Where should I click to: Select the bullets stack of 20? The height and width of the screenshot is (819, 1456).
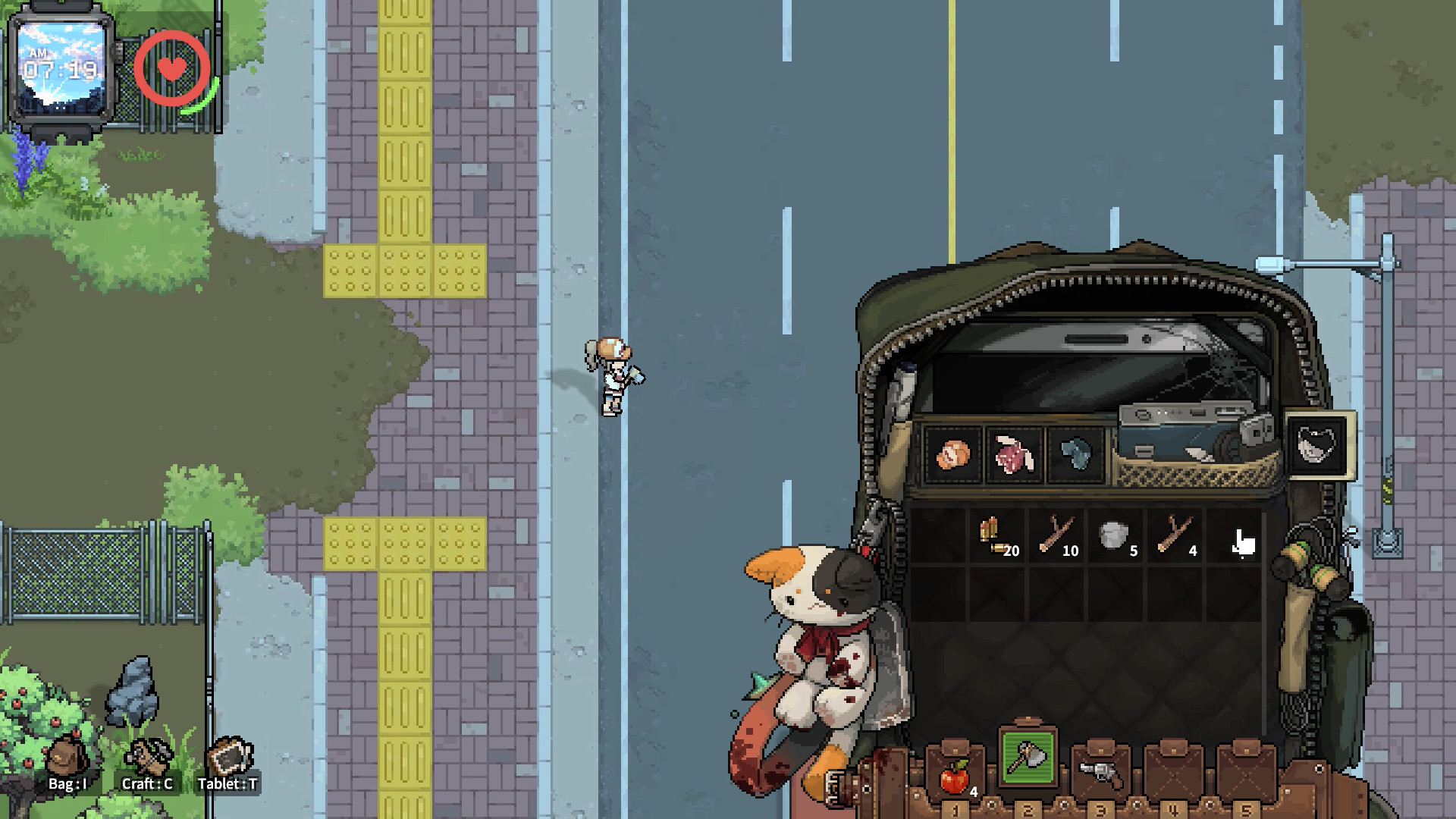click(996, 537)
